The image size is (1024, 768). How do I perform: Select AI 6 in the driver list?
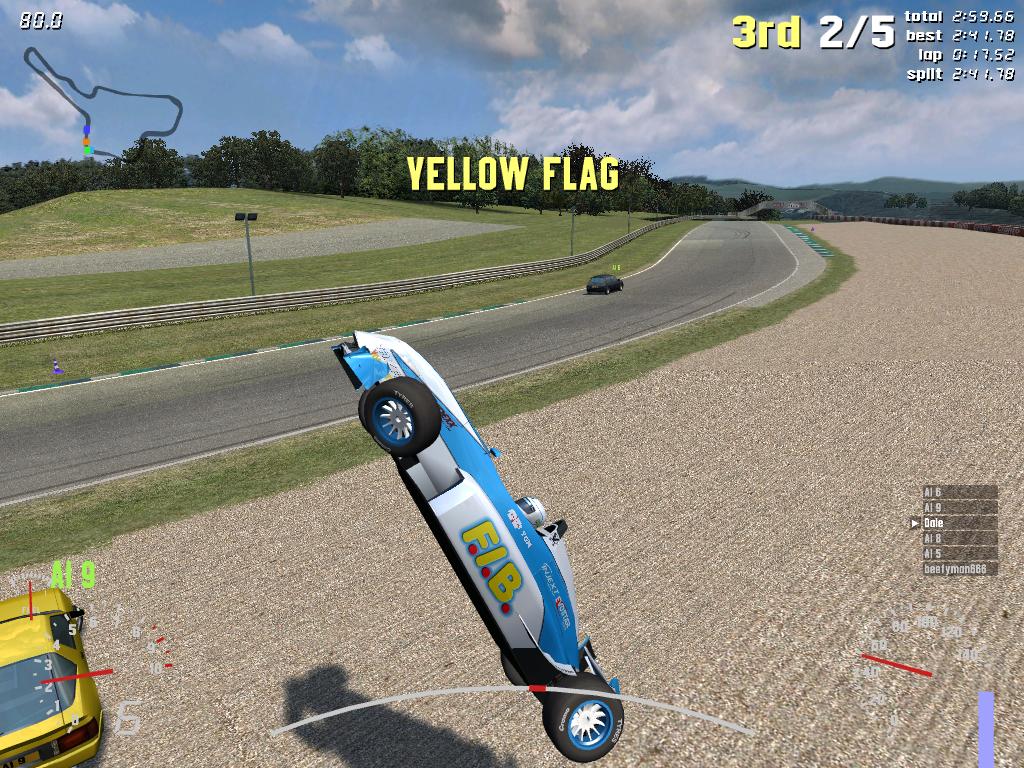tap(958, 492)
